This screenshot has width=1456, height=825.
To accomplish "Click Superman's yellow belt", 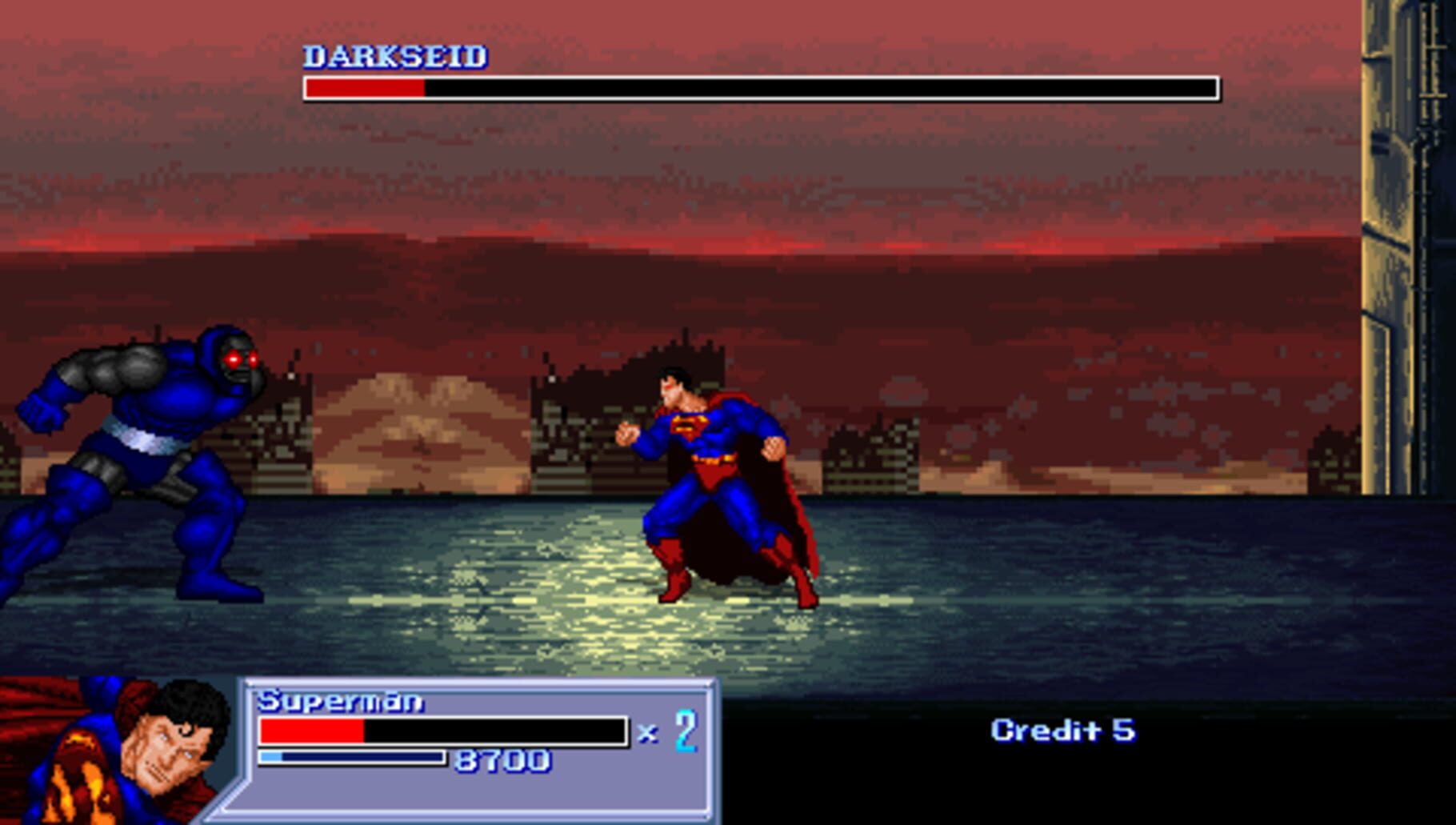I will click(712, 460).
